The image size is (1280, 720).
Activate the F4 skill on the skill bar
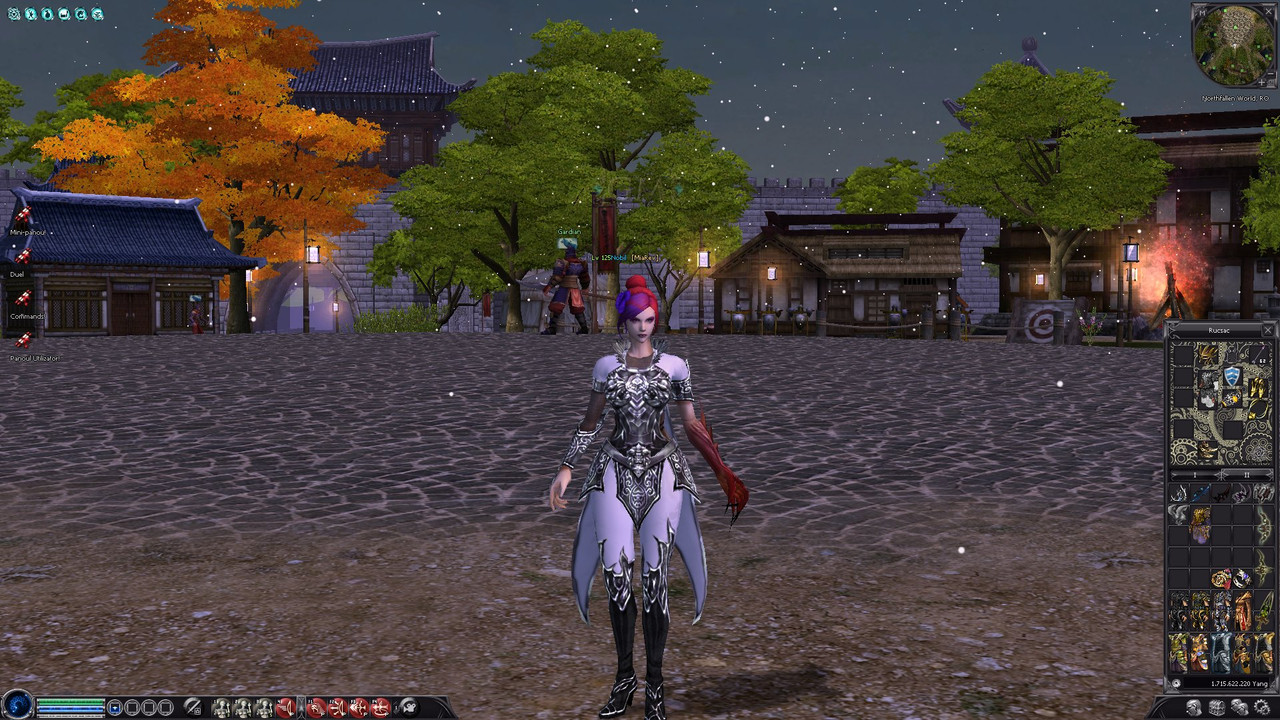pyautogui.click(x=378, y=706)
